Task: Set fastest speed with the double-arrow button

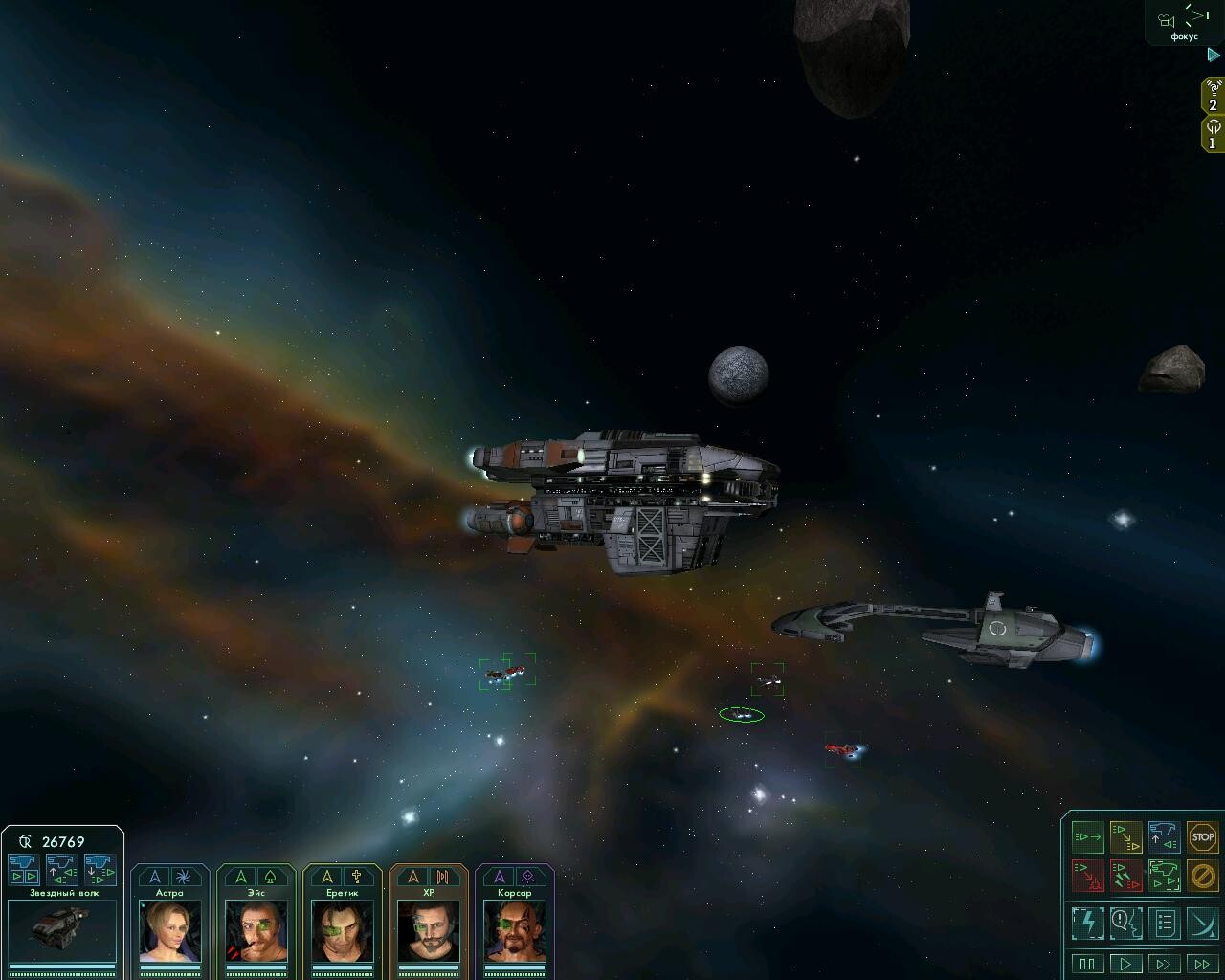Action: pos(1202,964)
